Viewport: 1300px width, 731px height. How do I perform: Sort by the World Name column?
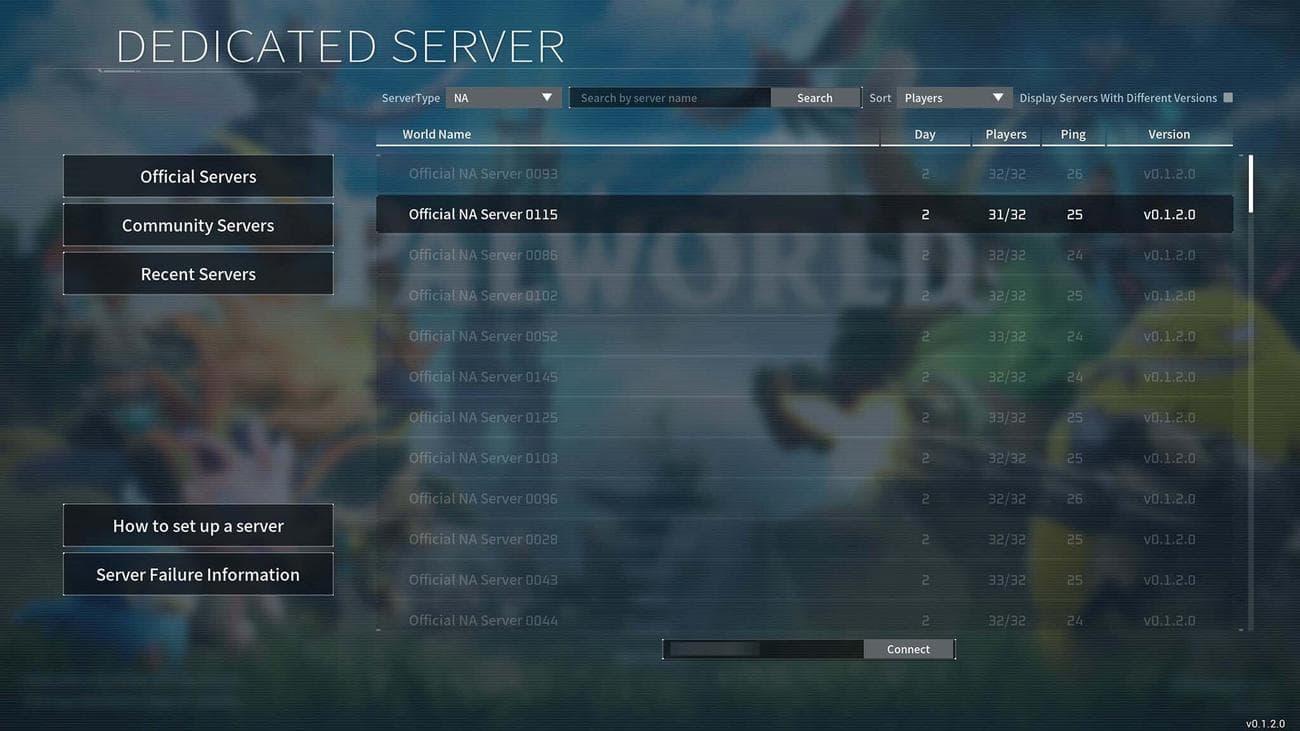[x=436, y=133]
